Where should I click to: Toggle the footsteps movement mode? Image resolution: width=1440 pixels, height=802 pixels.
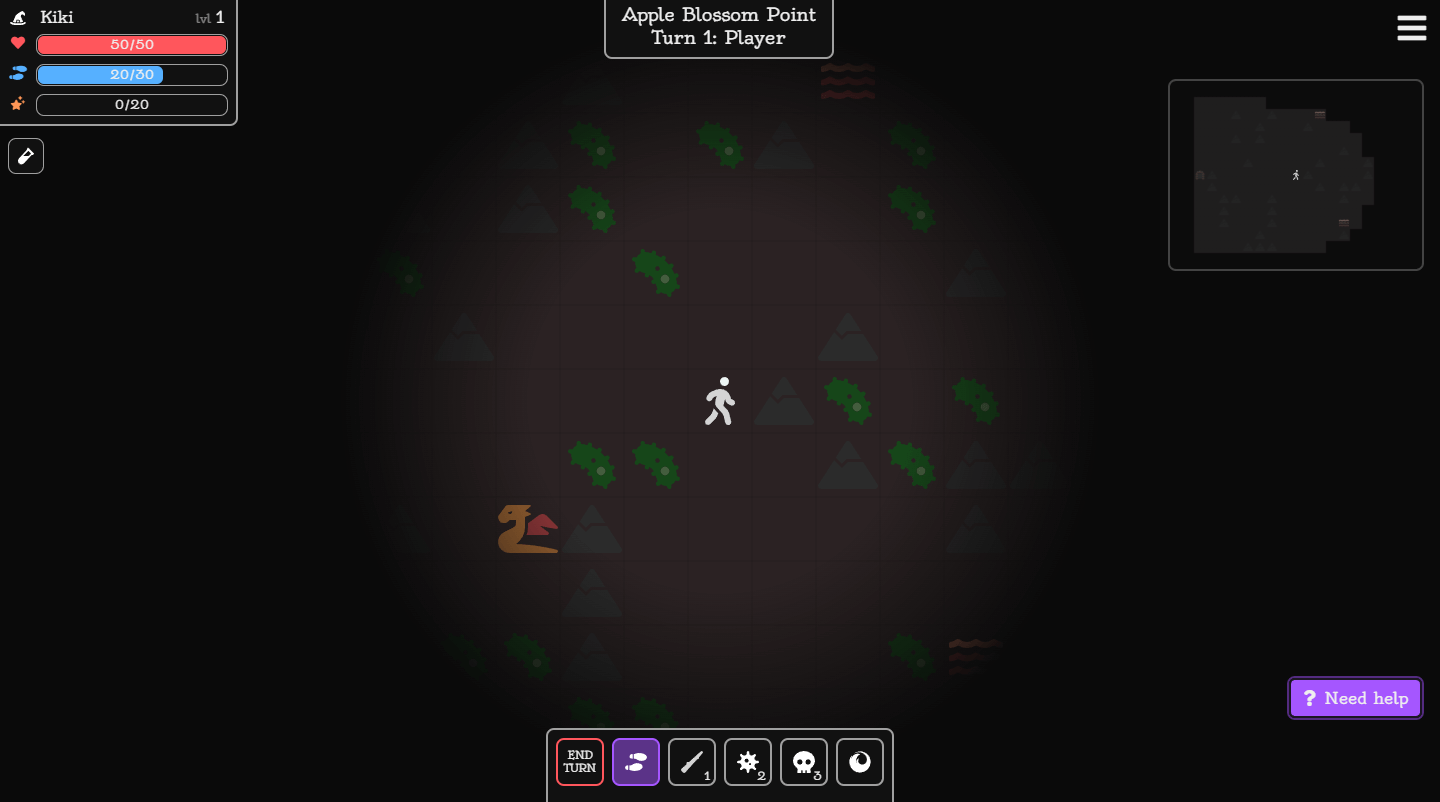click(x=636, y=762)
